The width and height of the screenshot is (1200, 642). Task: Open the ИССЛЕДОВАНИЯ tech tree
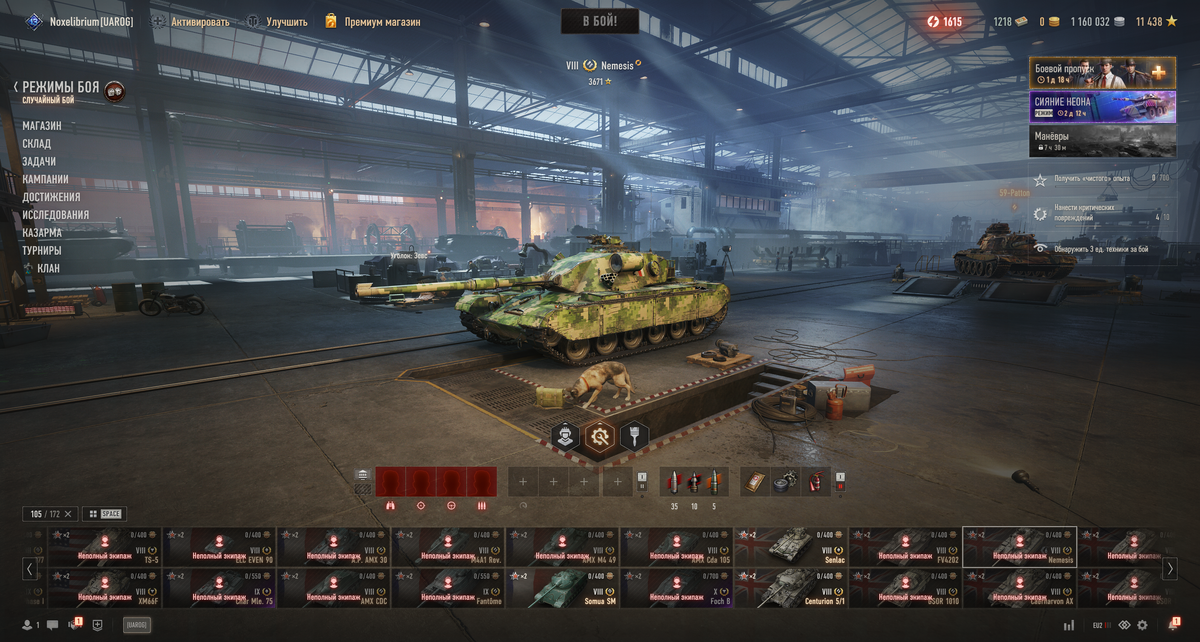click(56, 215)
